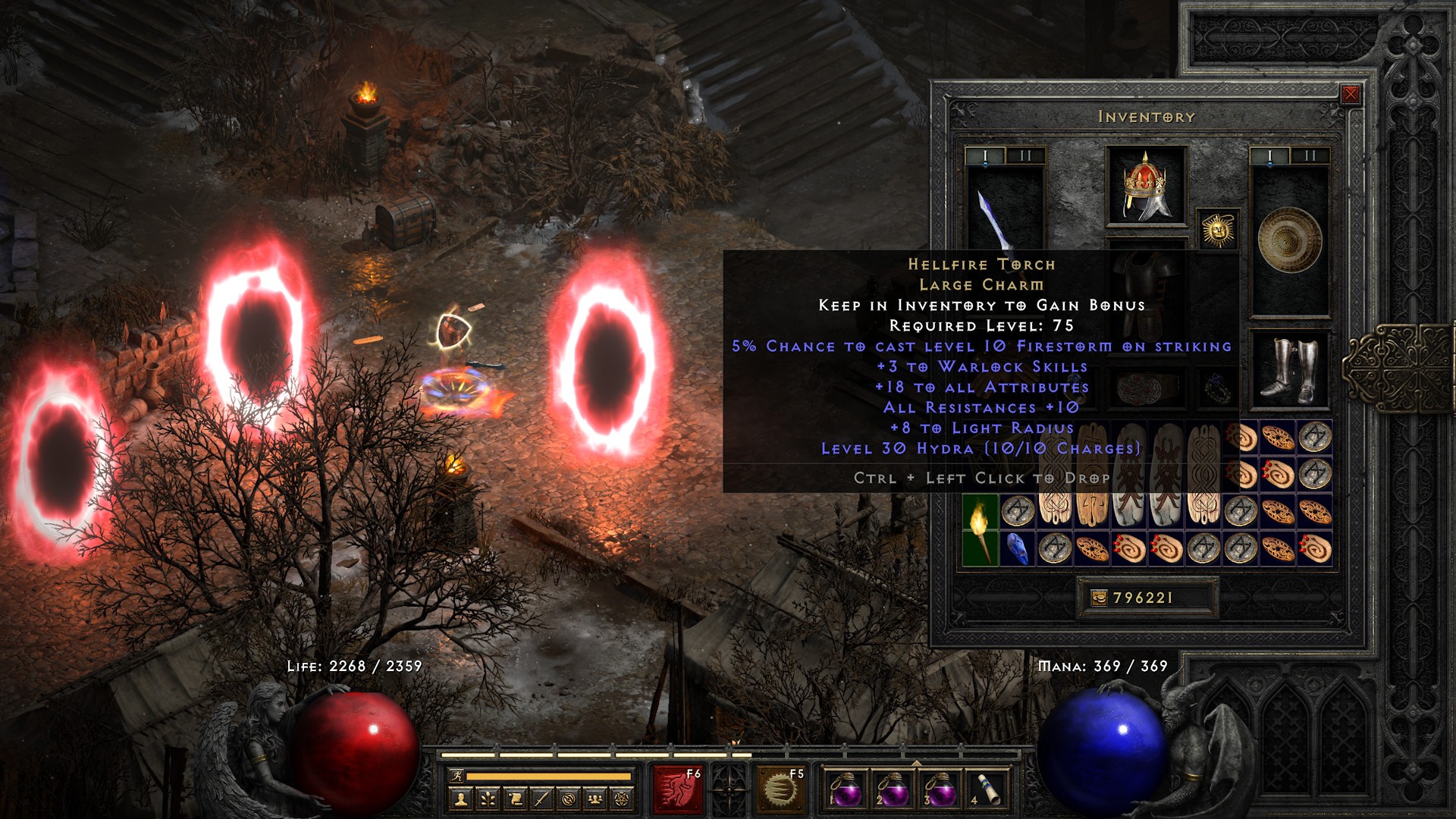Activate the red F6 skill icon
This screenshot has height=819, width=1456.
click(x=679, y=789)
